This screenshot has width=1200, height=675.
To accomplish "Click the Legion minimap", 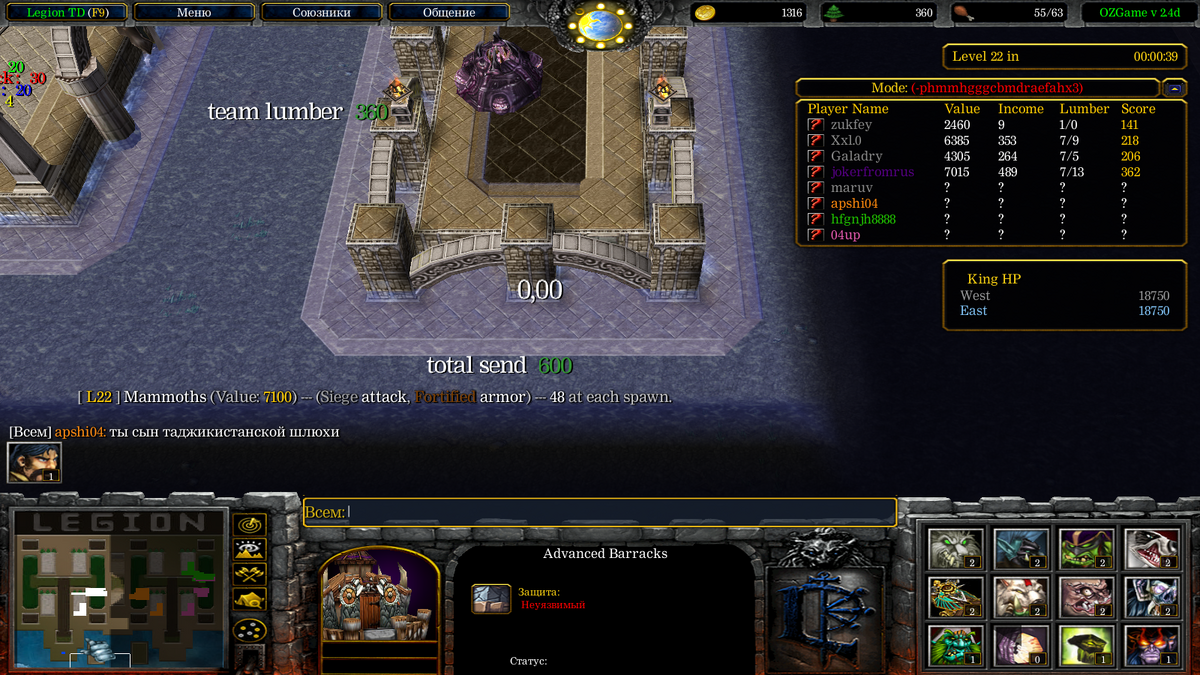I will pos(115,588).
